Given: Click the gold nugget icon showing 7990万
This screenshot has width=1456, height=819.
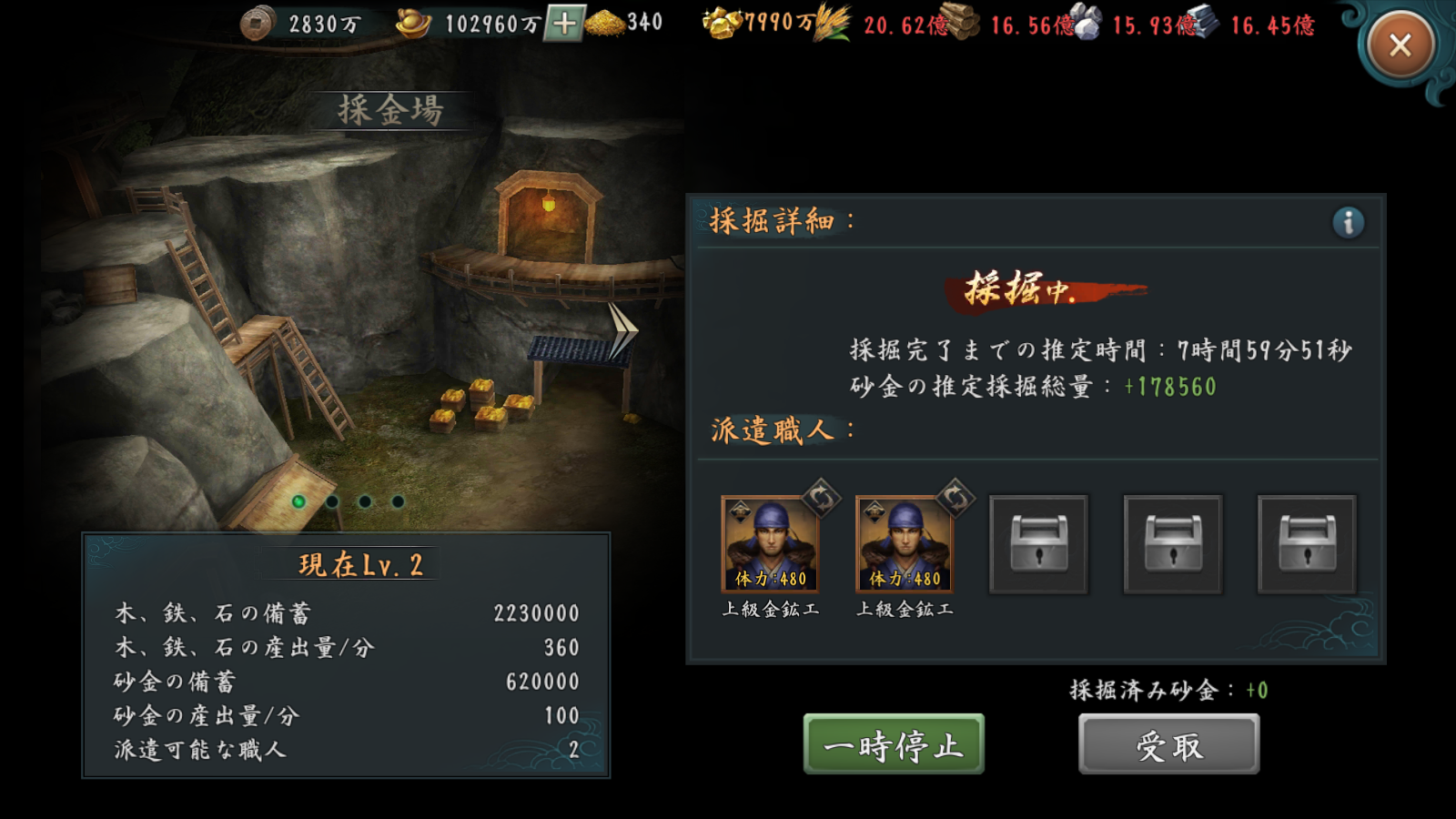Looking at the screenshot, I should click(x=719, y=24).
